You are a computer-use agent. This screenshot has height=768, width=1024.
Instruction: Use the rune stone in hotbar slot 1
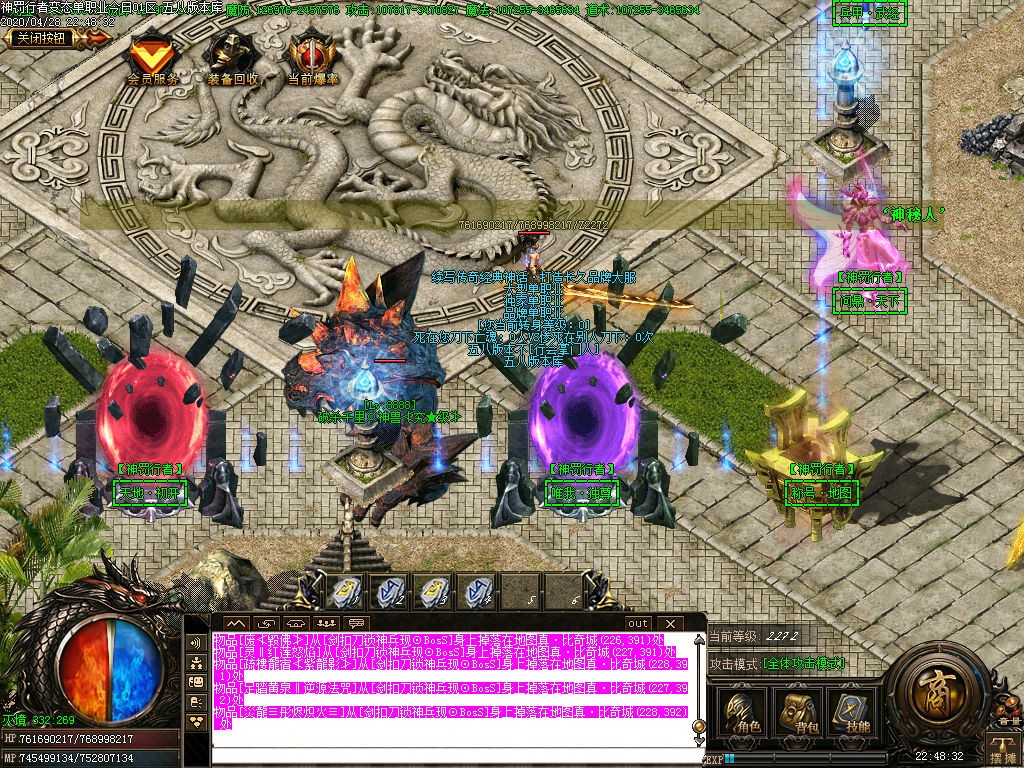pyautogui.click(x=344, y=592)
